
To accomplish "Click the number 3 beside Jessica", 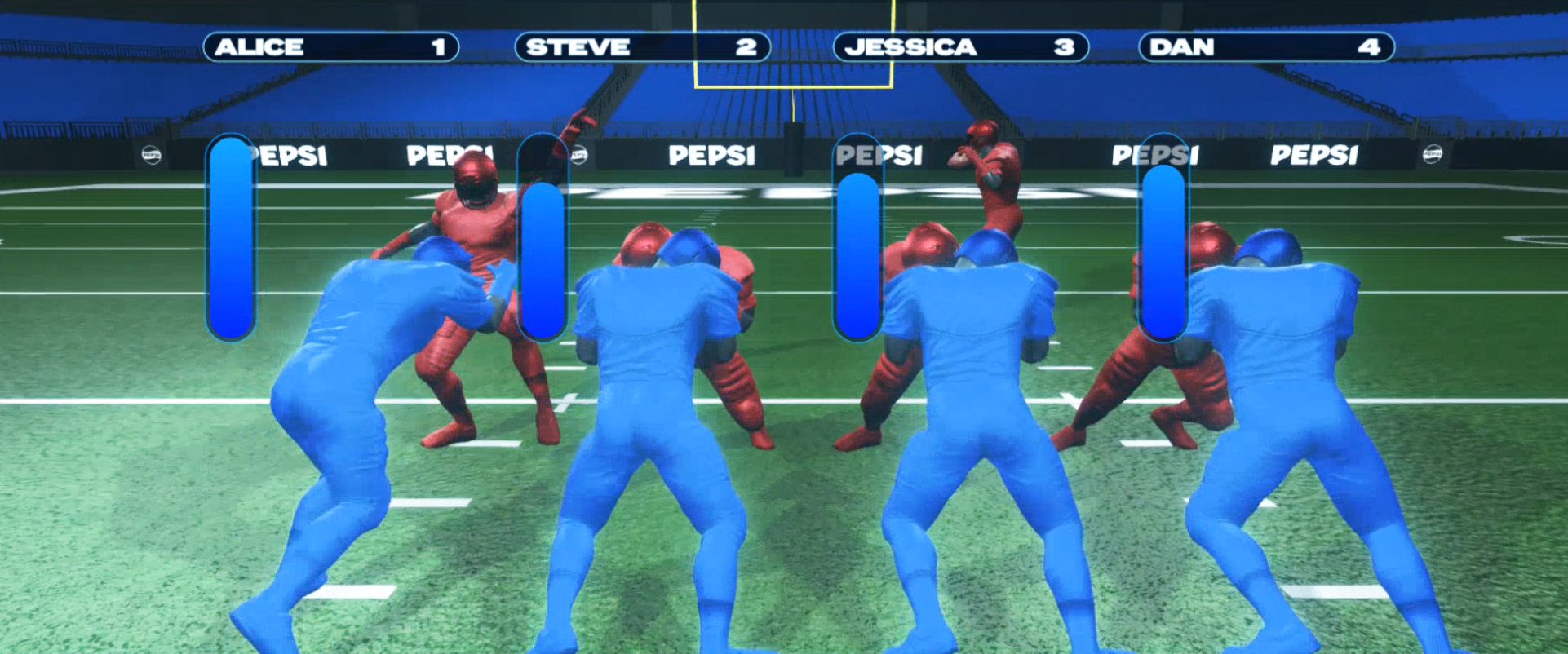I will (x=1066, y=47).
